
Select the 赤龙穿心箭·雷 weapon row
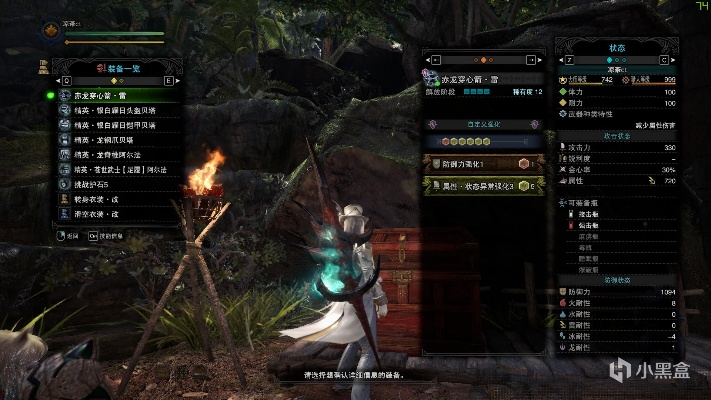[110, 95]
